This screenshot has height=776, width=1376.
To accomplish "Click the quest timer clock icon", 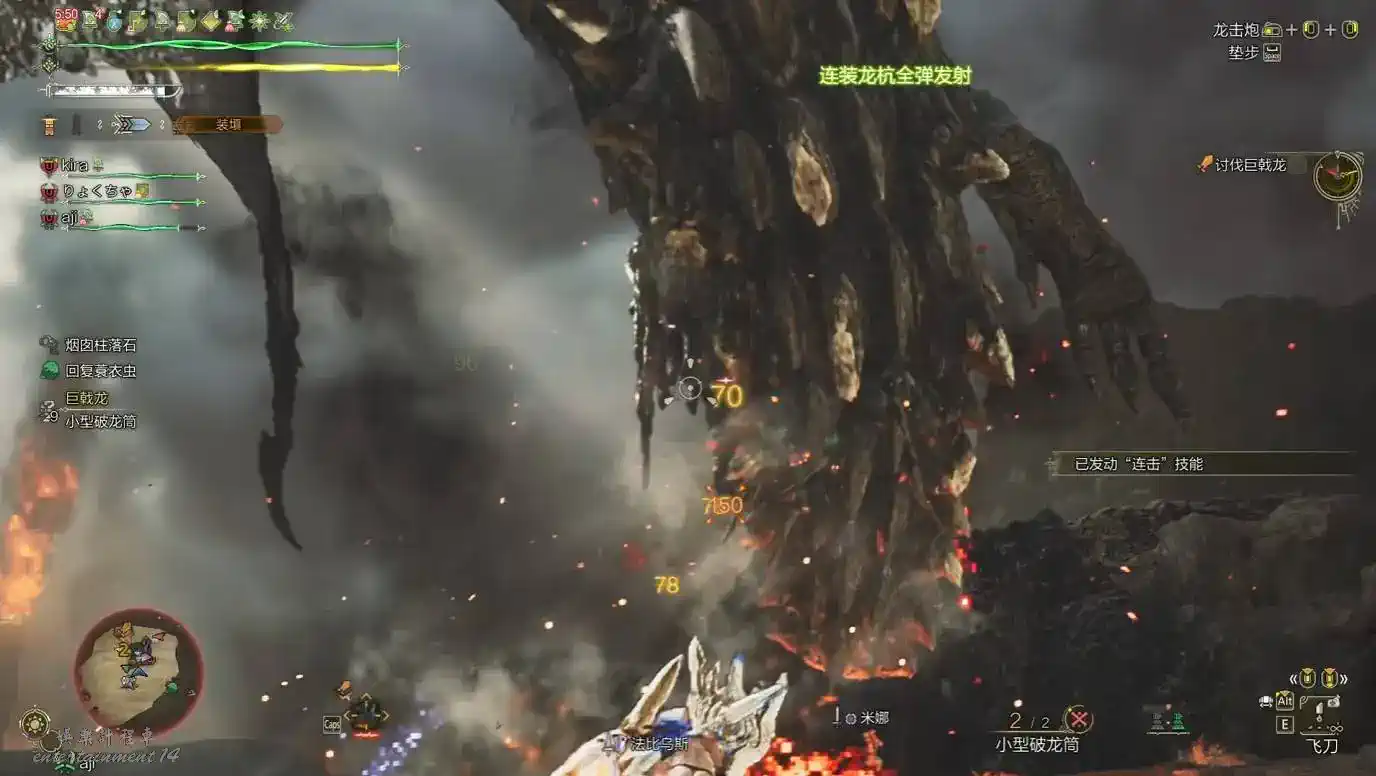I will click(1337, 177).
